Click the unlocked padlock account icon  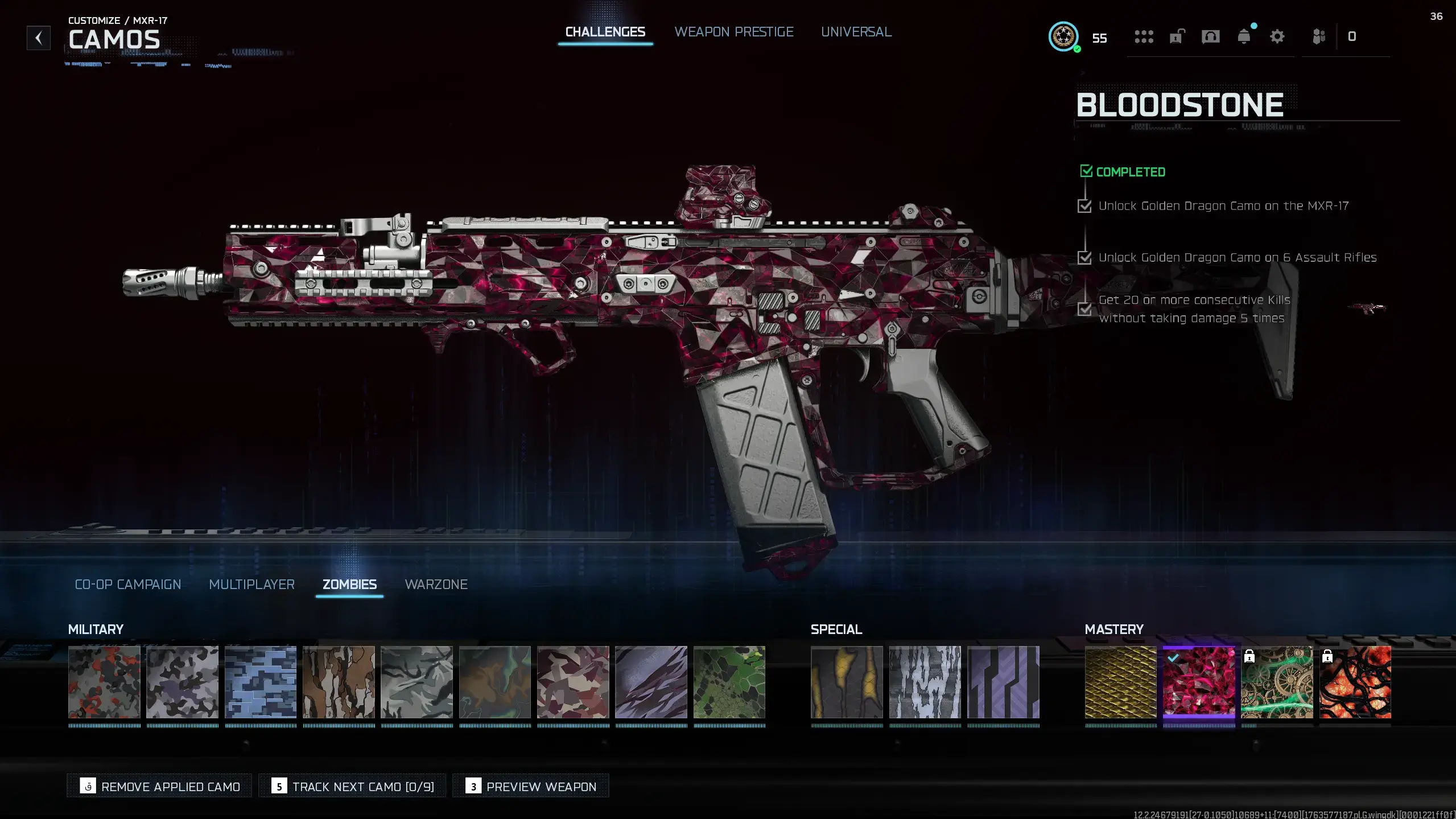pos(1176,37)
